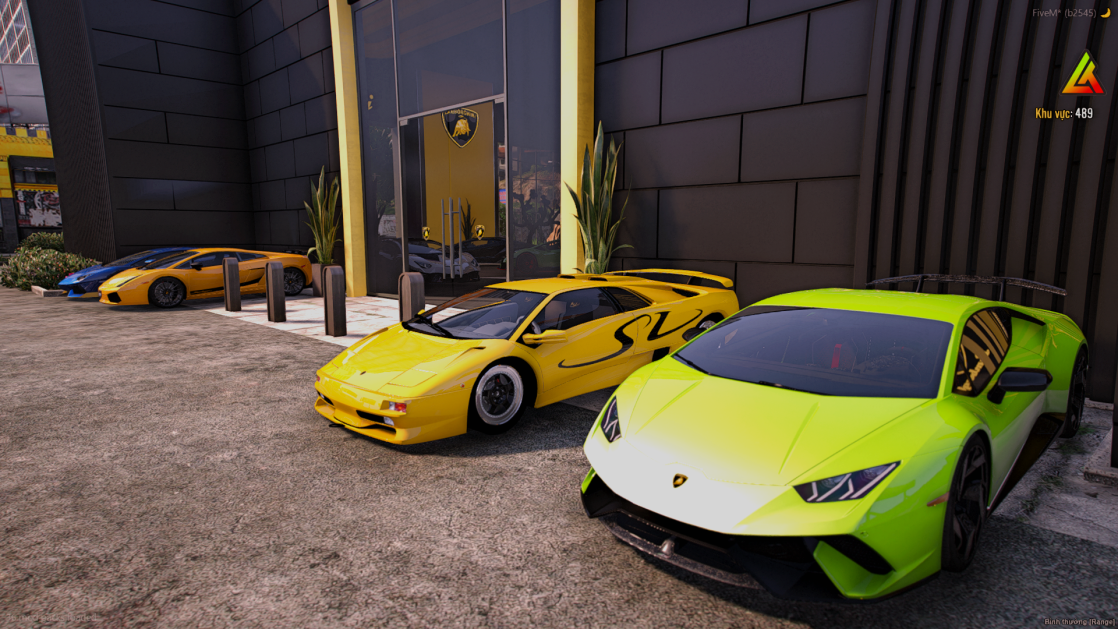Select the "Bình thường (Range)" voice range indicator
This screenshot has height=629, width=1118.
[x=1080, y=621]
